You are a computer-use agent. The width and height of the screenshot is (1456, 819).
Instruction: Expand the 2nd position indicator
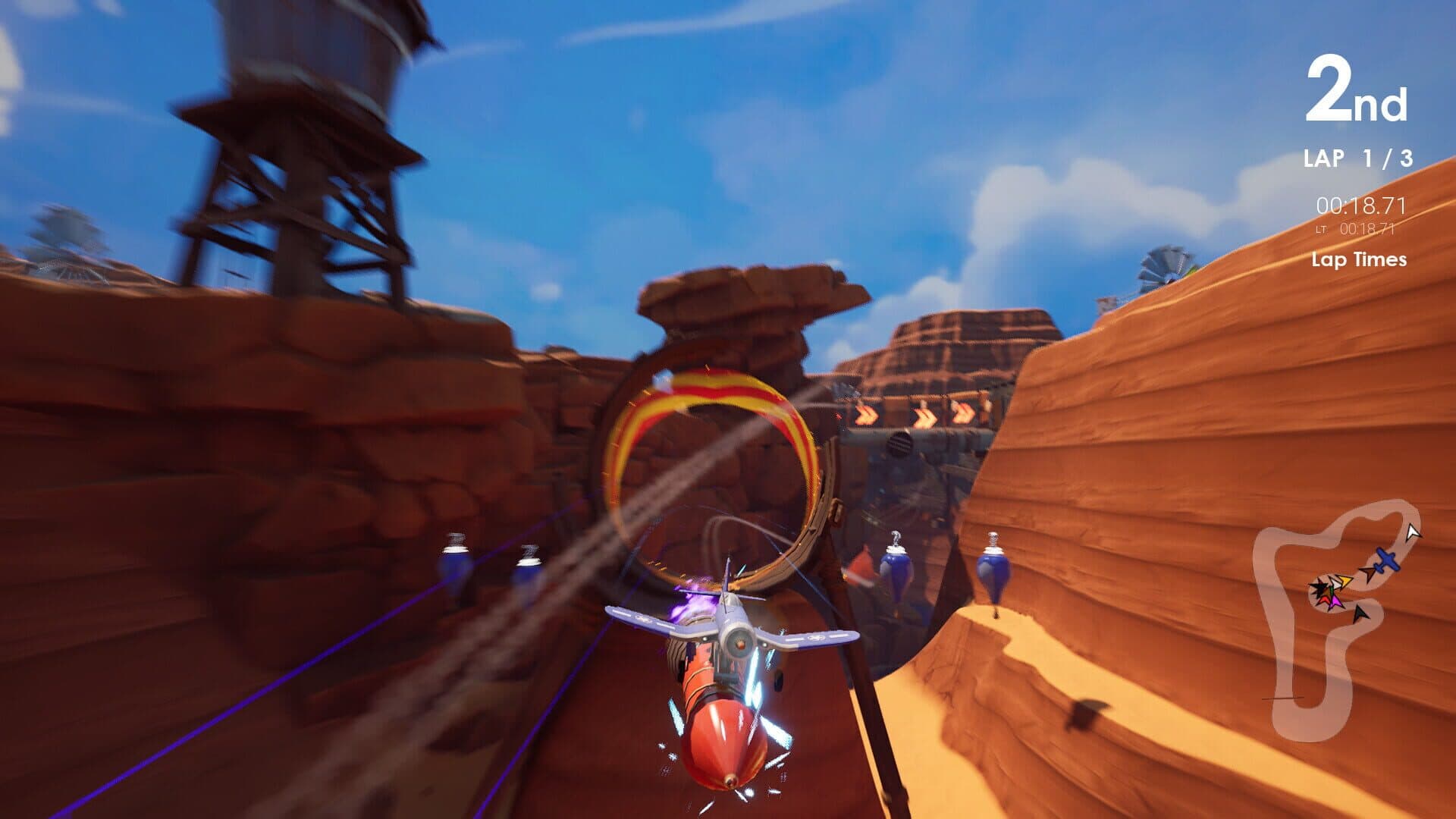[x=1356, y=91]
